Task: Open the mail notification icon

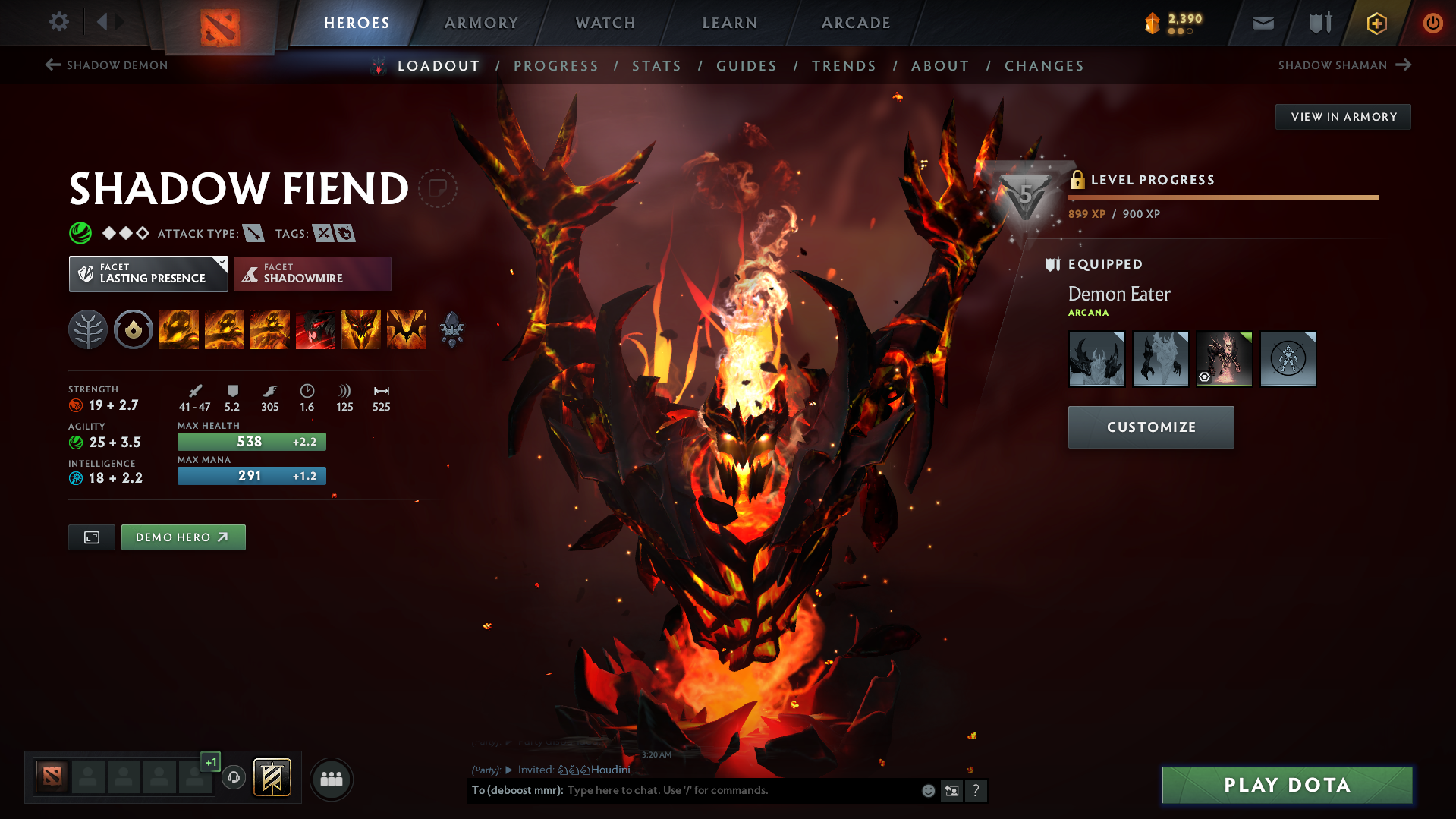Action: click(1262, 23)
